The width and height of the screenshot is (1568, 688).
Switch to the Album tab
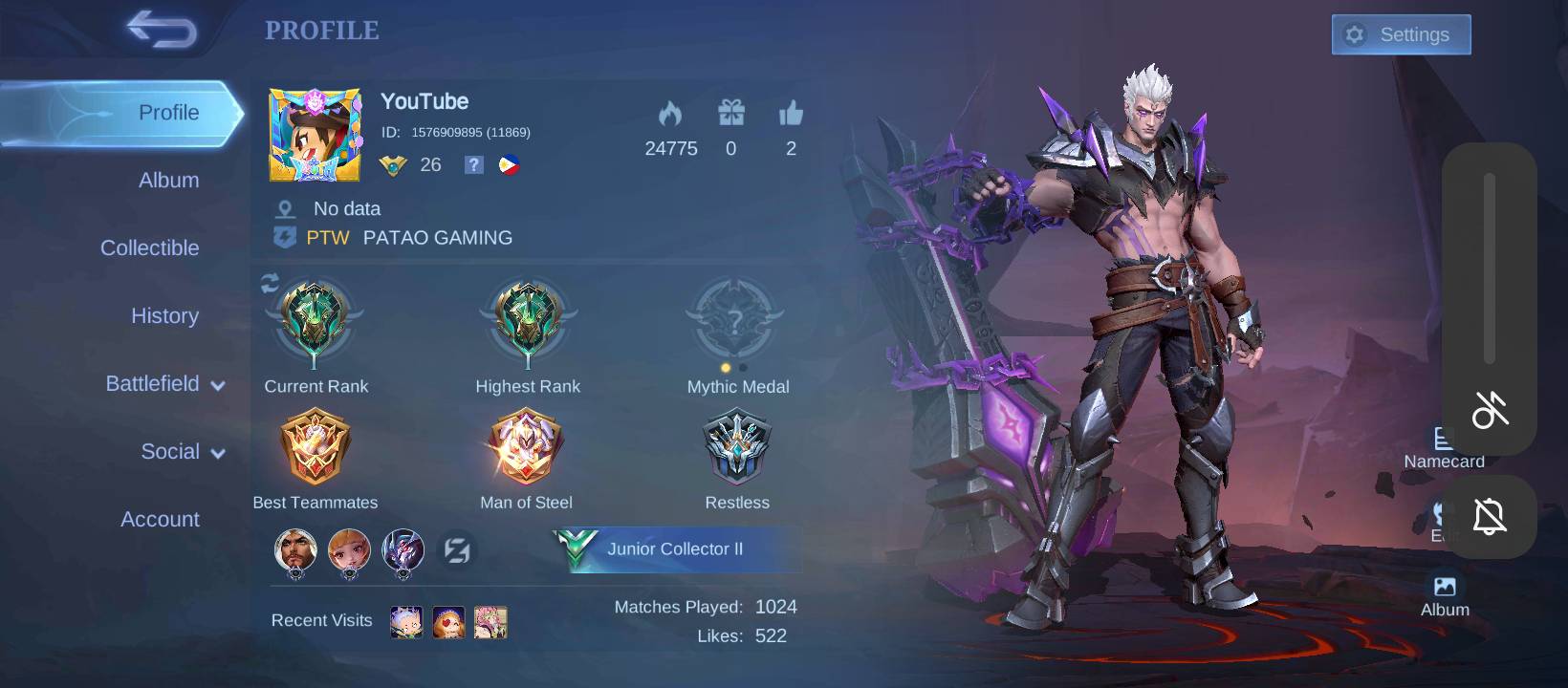tap(168, 180)
